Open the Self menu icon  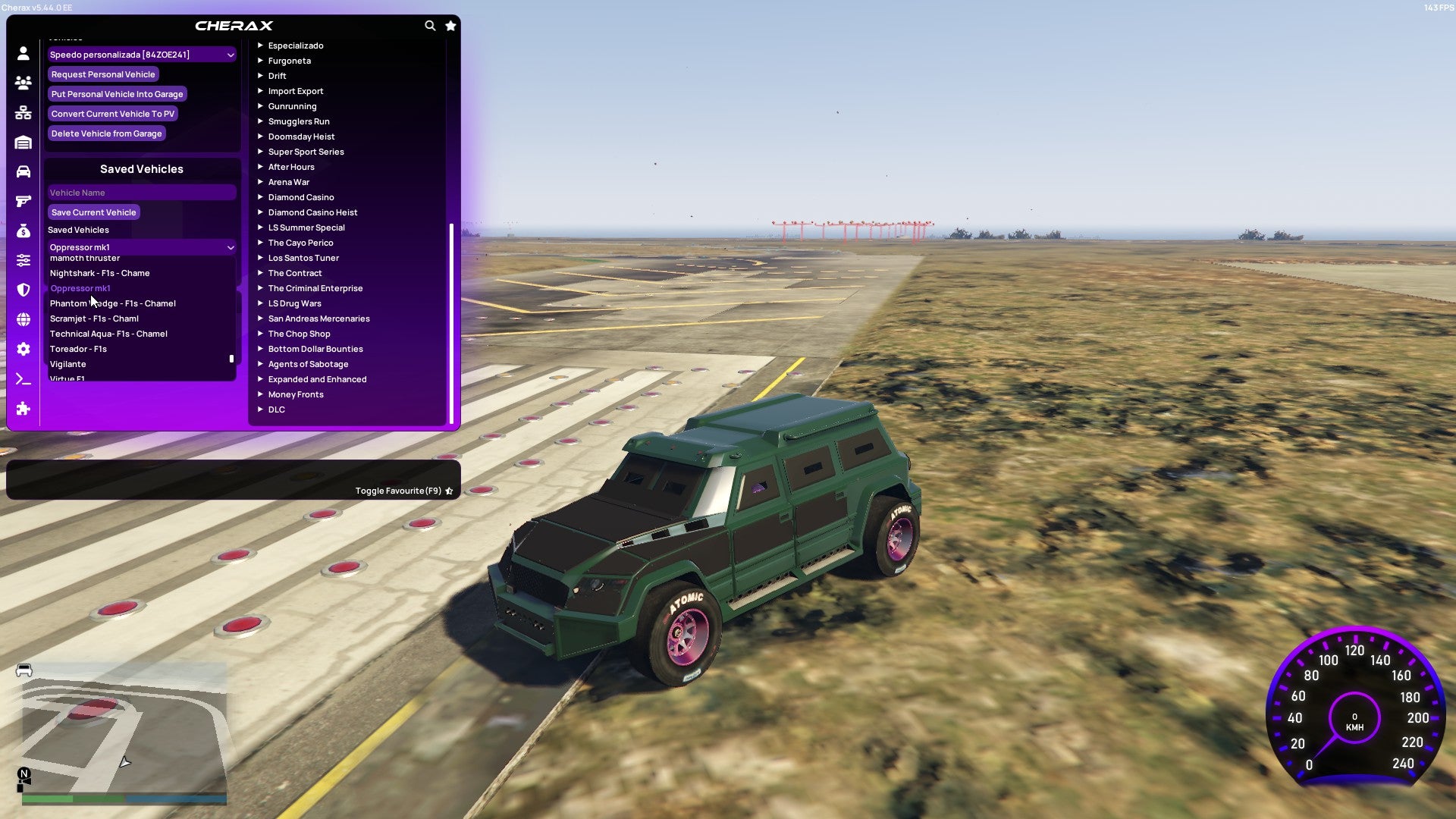[x=23, y=54]
